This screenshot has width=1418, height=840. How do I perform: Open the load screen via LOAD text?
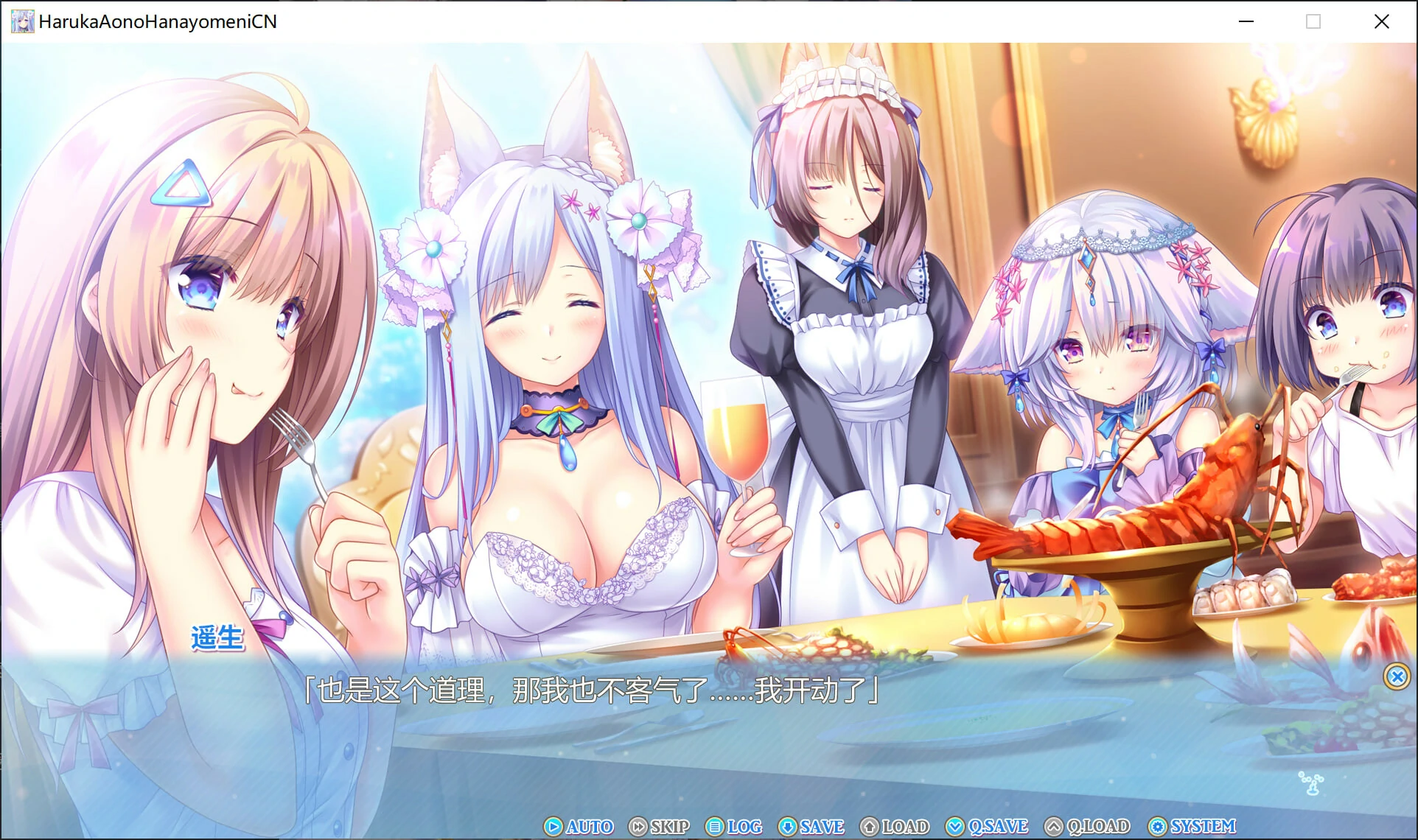pyautogui.click(x=904, y=827)
